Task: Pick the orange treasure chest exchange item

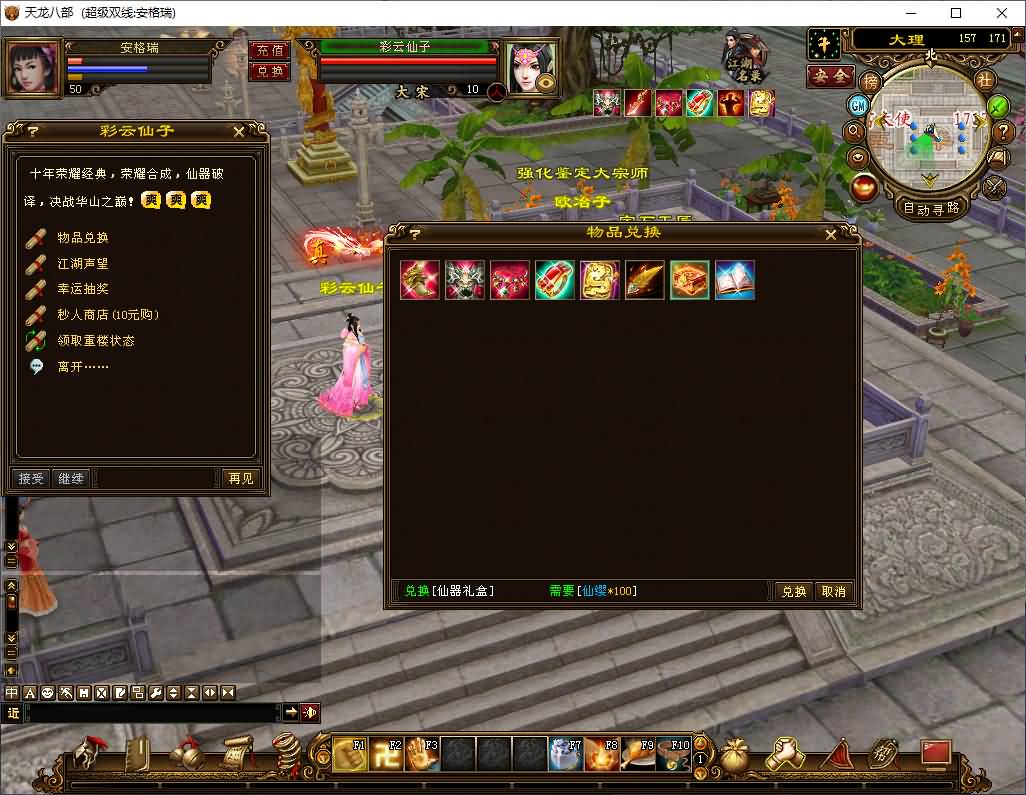Action: pos(690,281)
